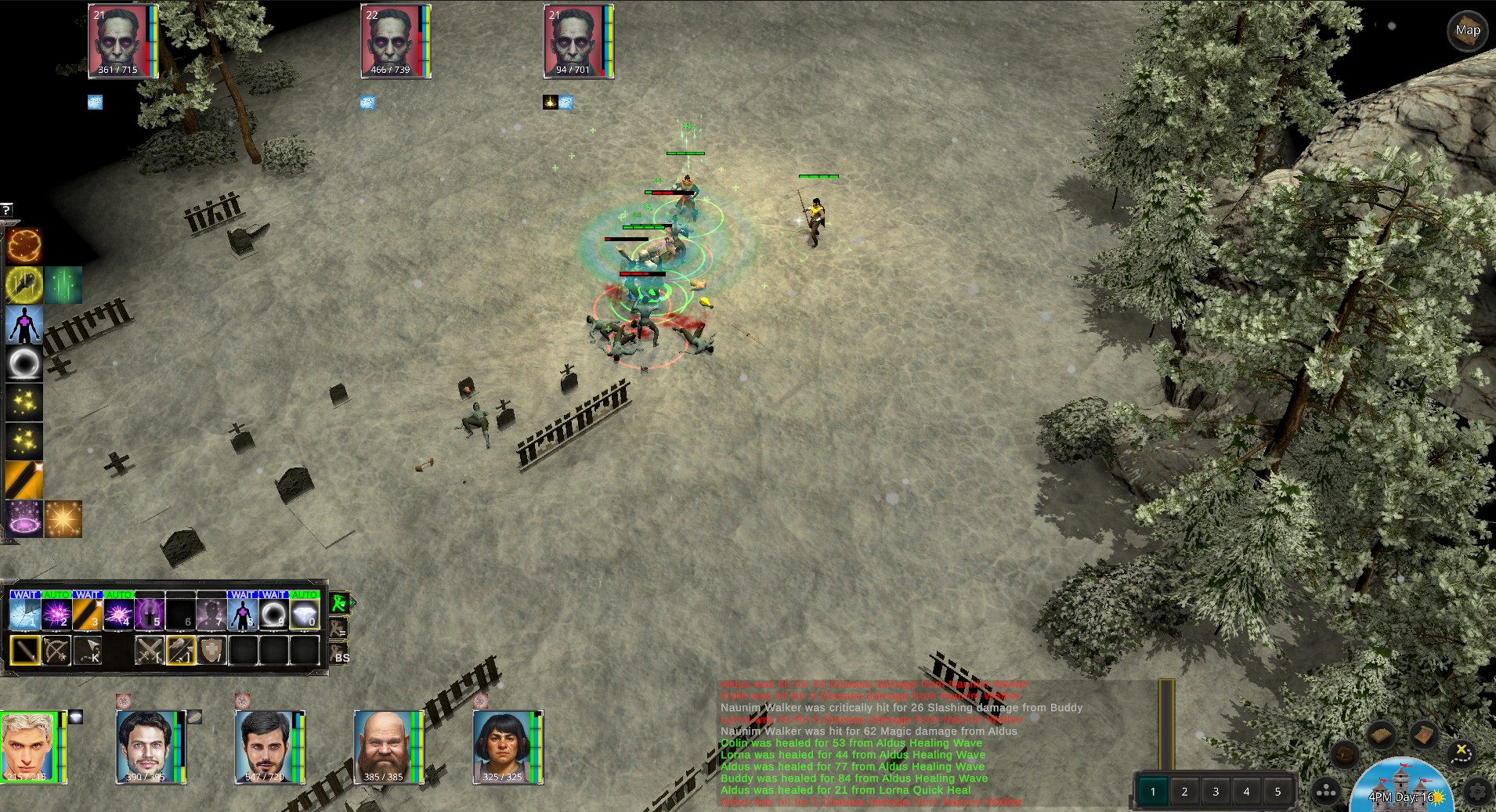Open settings with the gear icon
This screenshot has height=812, width=1496.
click(1477, 792)
